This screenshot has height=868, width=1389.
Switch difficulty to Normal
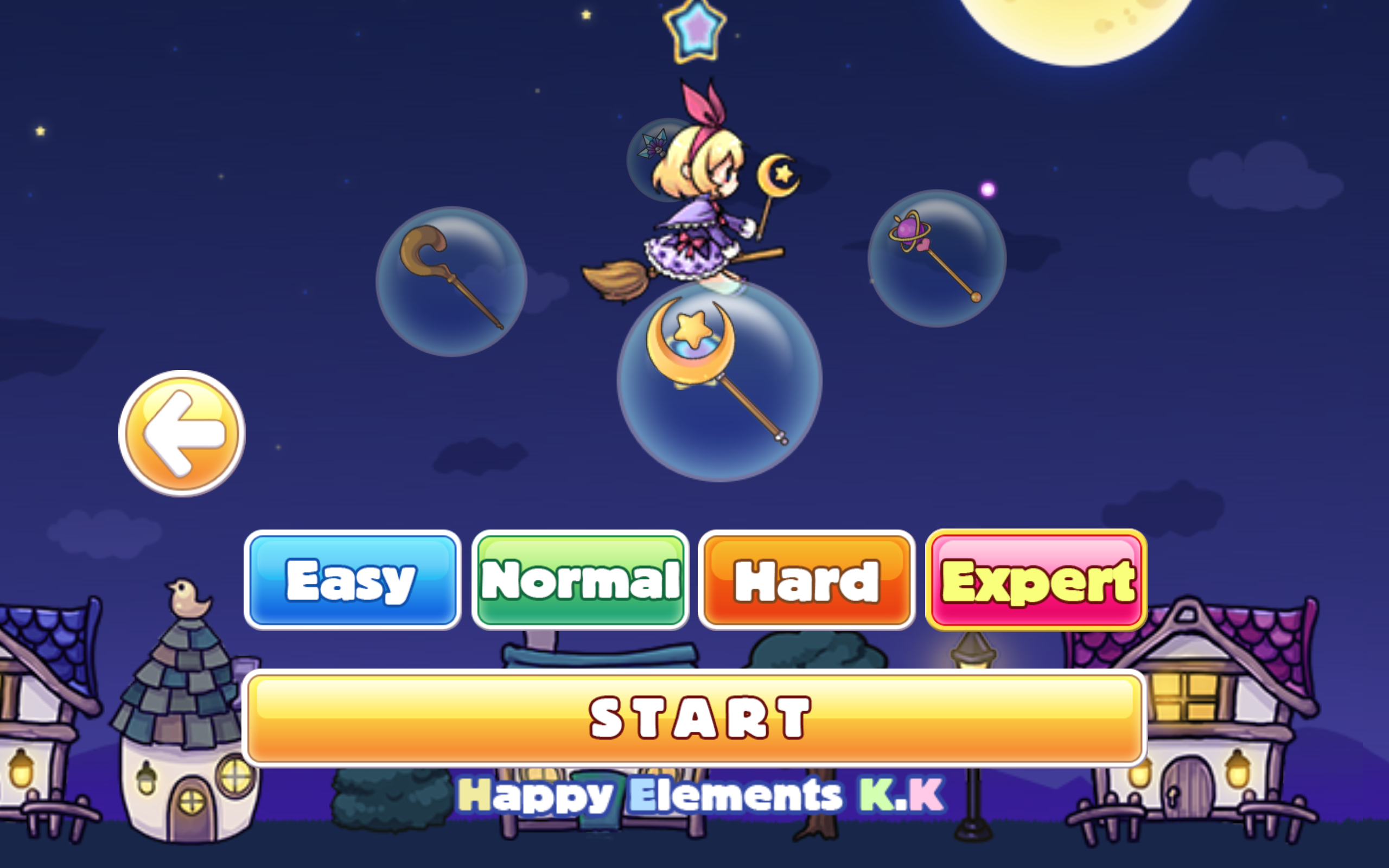pos(579,581)
